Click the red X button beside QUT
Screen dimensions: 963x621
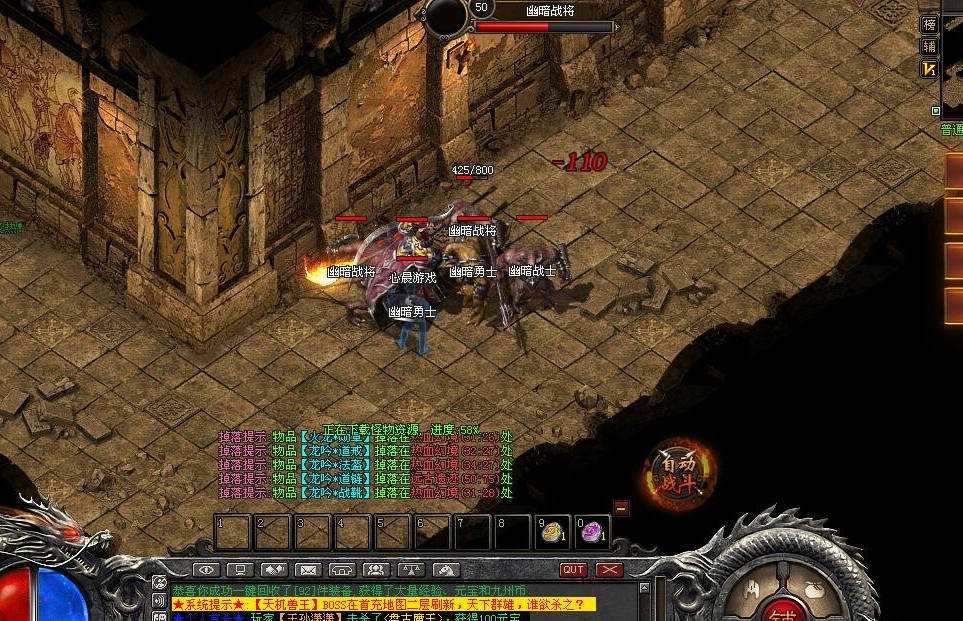click(609, 570)
